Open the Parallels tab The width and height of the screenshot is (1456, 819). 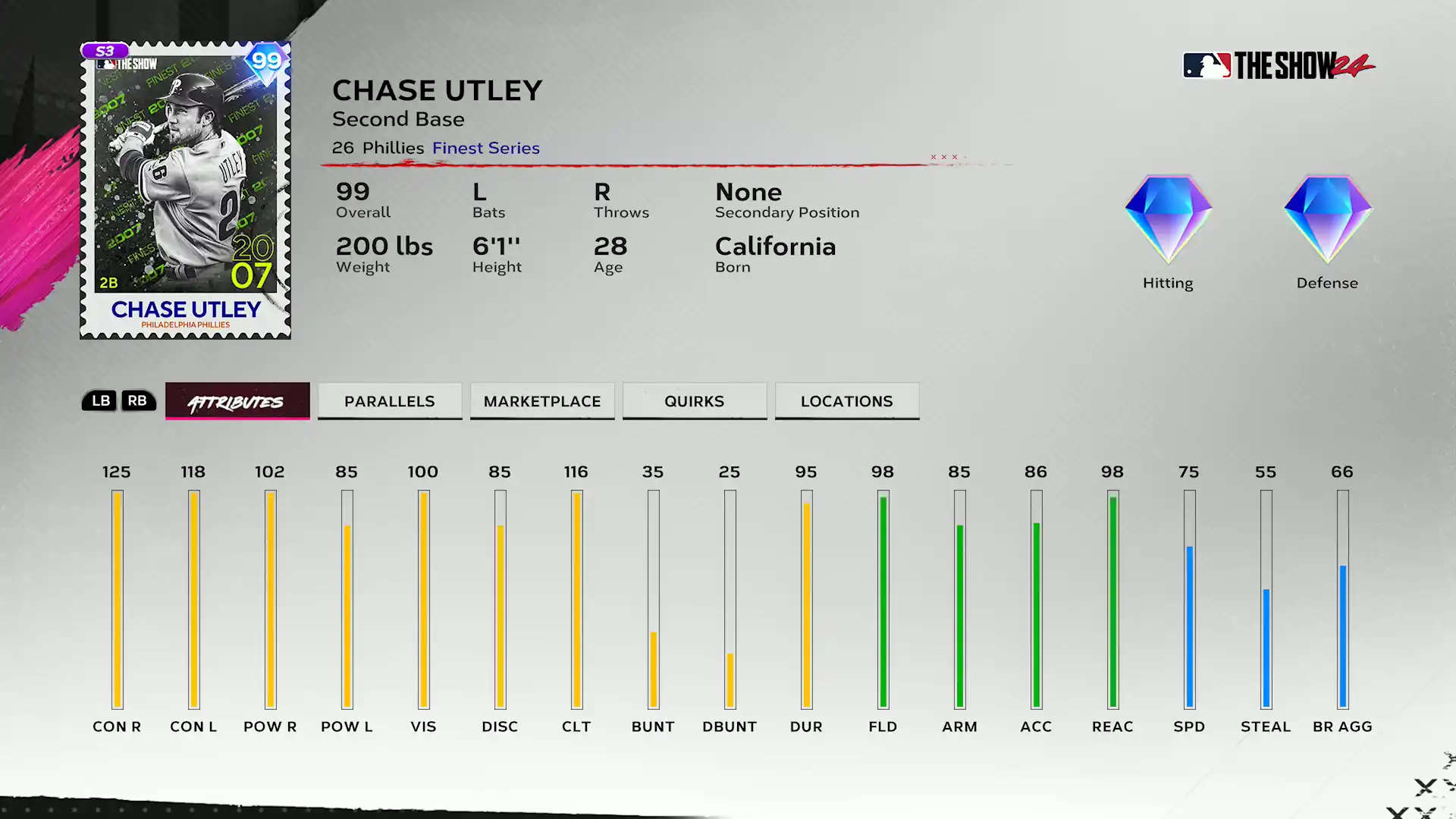[390, 401]
